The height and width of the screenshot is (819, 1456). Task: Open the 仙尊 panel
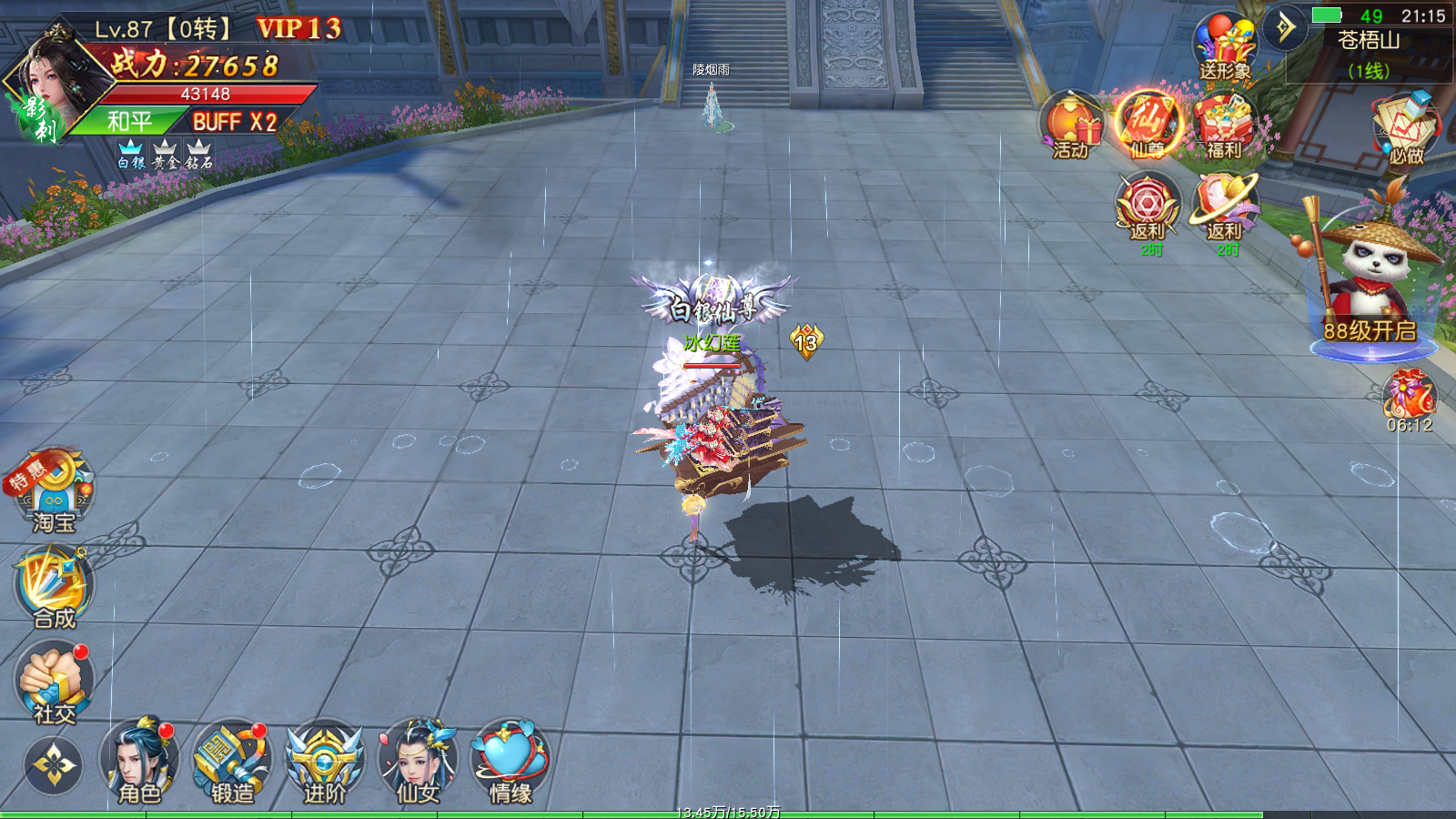pyautogui.click(x=1147, y=124)
